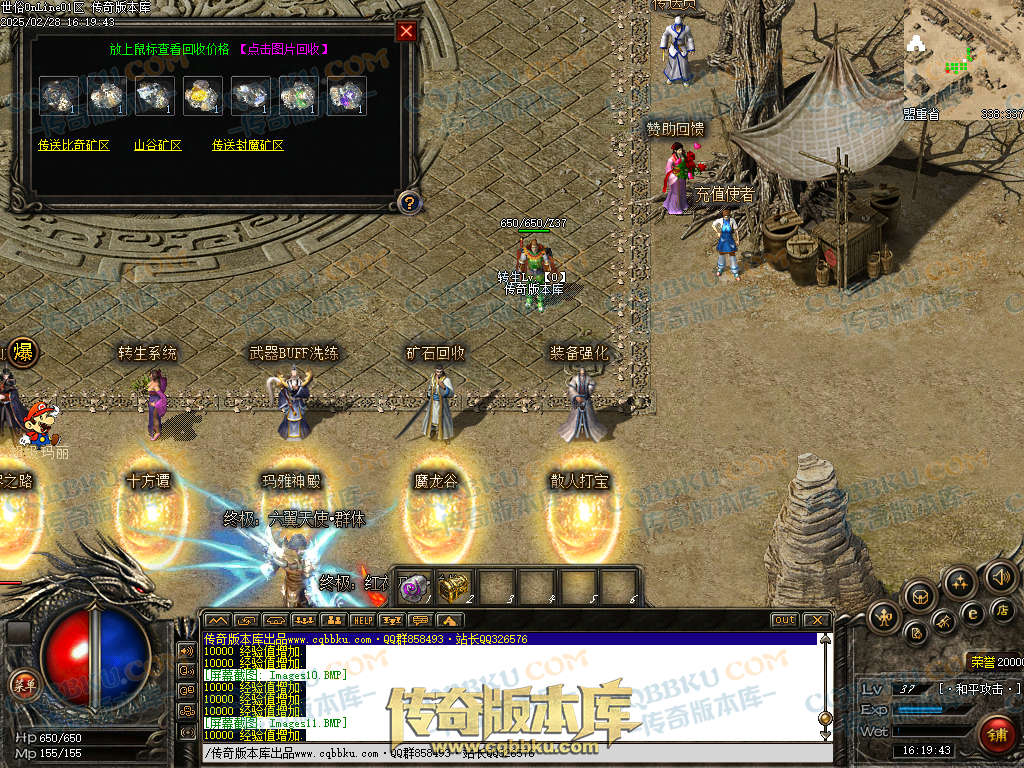Viewport: 1024px width, 768px height.
Task: Click the red 铺 stall button
Action: point(996,735)
